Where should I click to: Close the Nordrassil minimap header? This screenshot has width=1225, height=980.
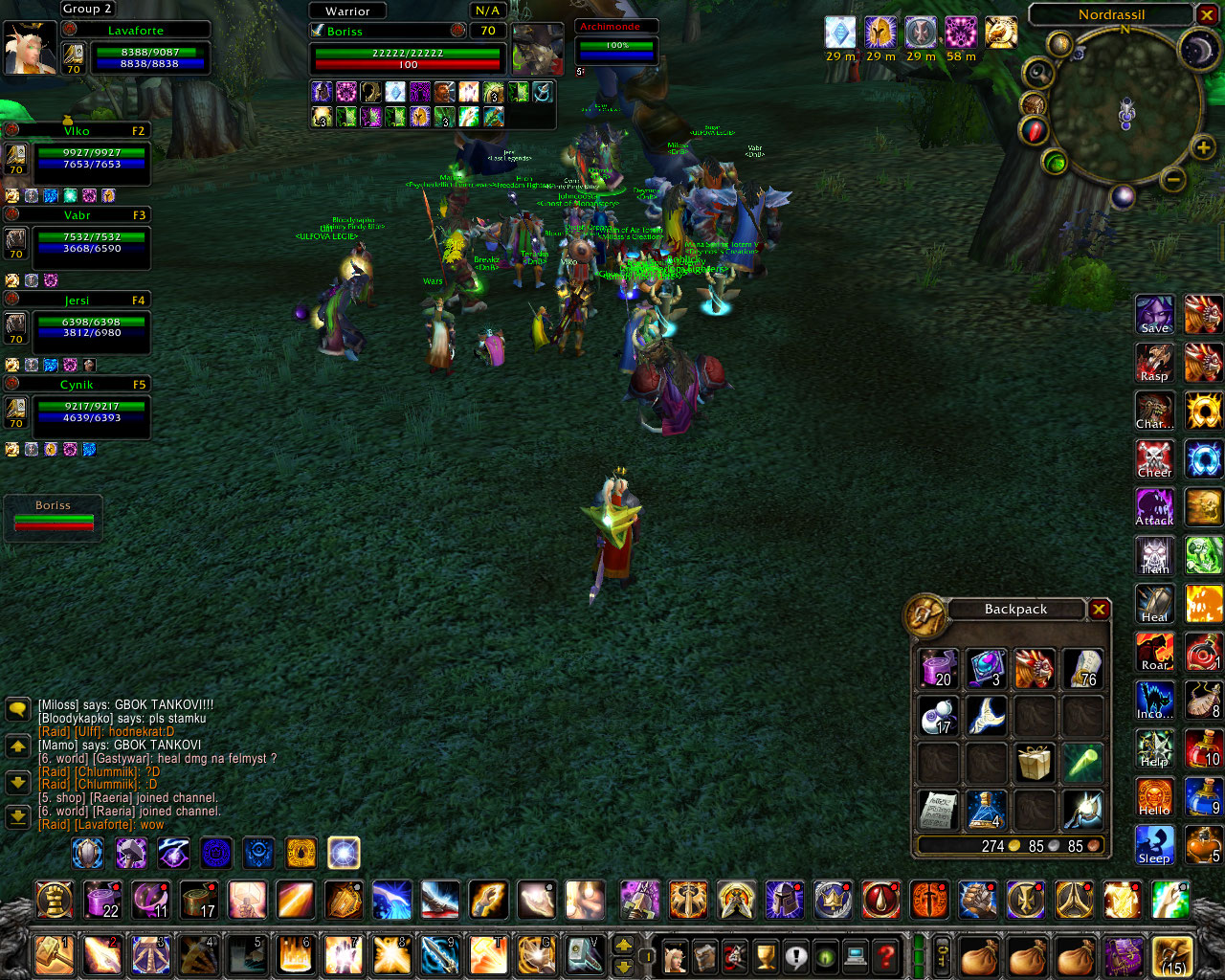[x=1207, y=14]
